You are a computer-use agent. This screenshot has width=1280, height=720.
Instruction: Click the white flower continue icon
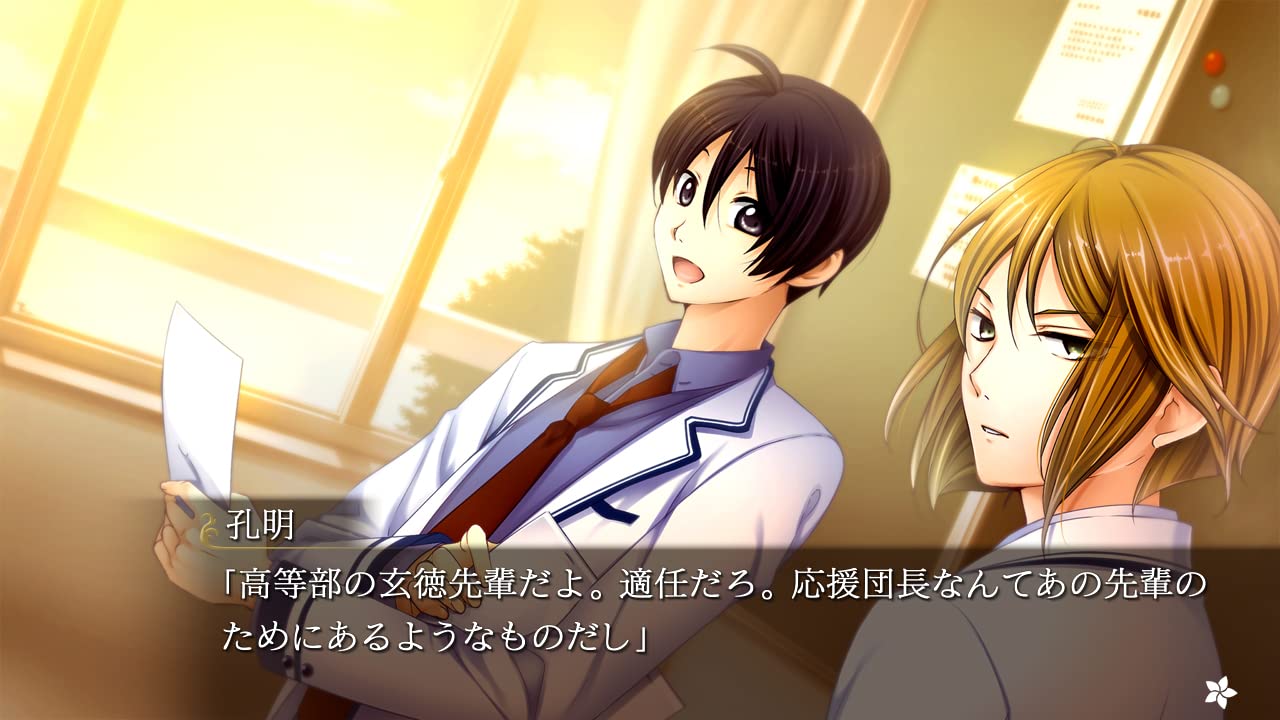(x=1220, y=690)
